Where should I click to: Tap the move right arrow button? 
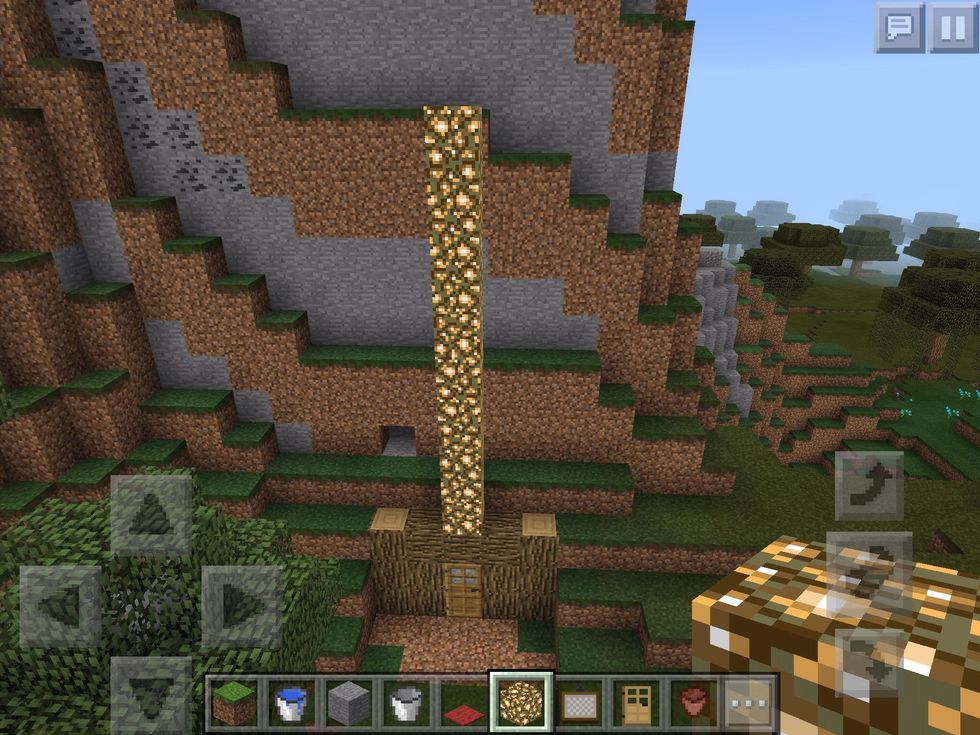pos(242,606)
